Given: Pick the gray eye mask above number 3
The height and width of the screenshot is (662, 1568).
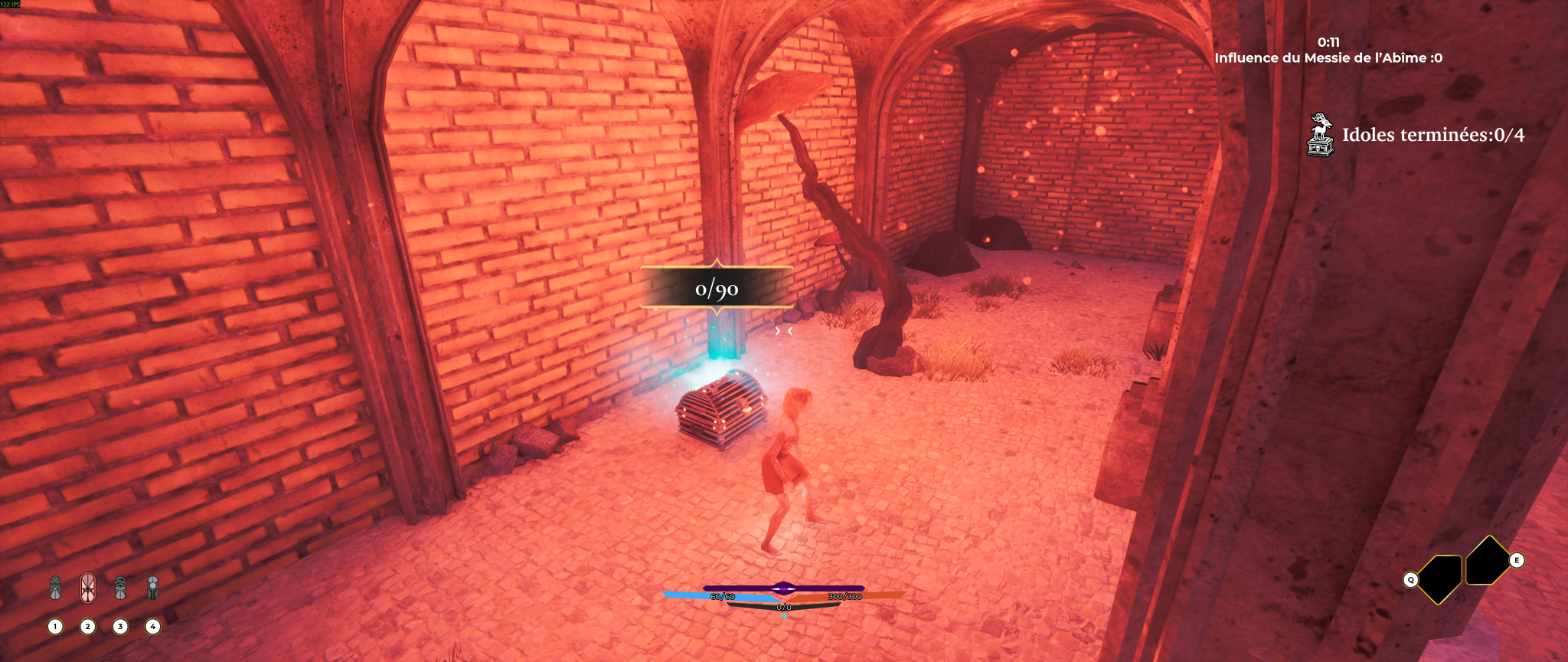Looking at the screenshot, I should [x=120, y=588].
